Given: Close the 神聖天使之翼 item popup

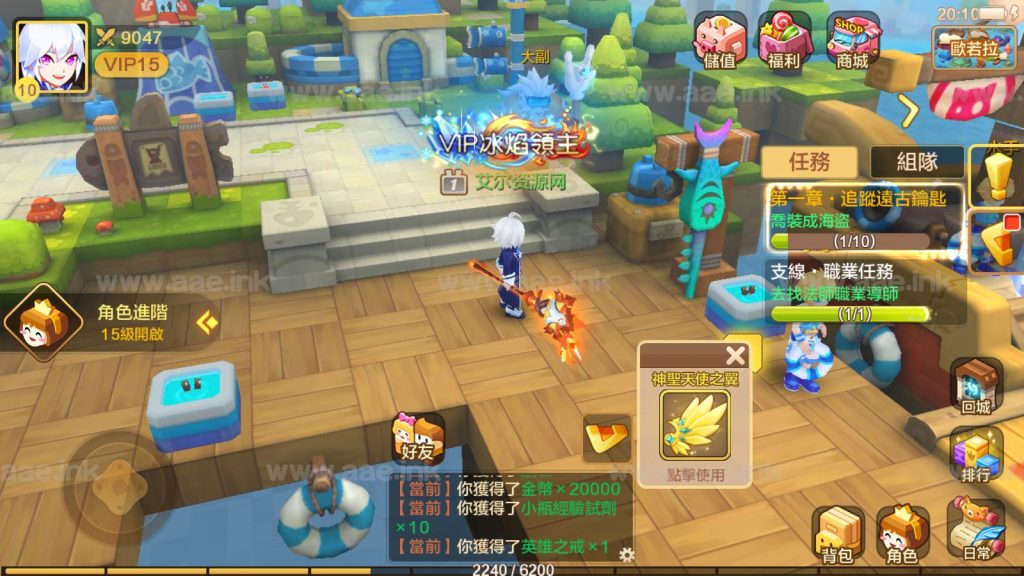Looking at the screenshot, I should pos(736,355).
